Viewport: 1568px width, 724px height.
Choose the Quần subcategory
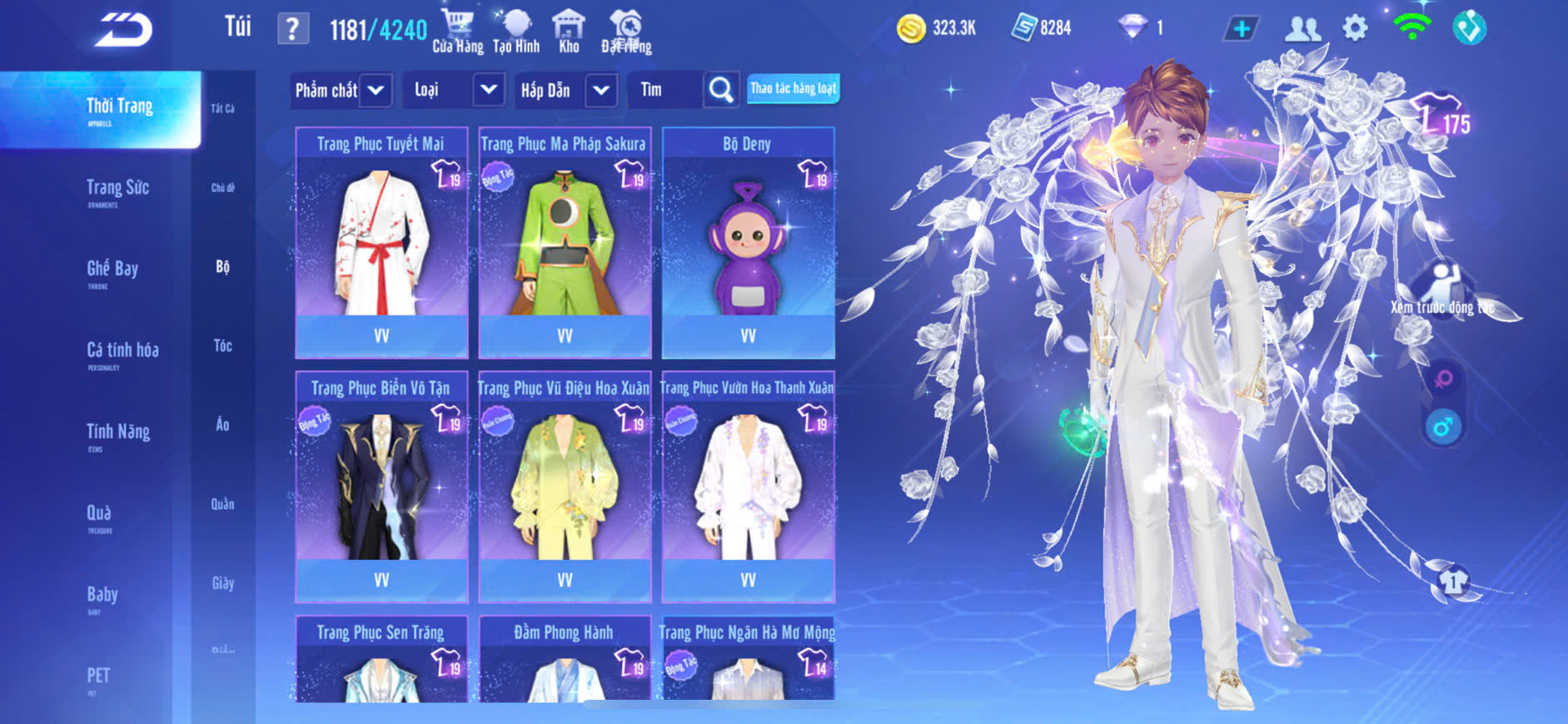point(222,503)
